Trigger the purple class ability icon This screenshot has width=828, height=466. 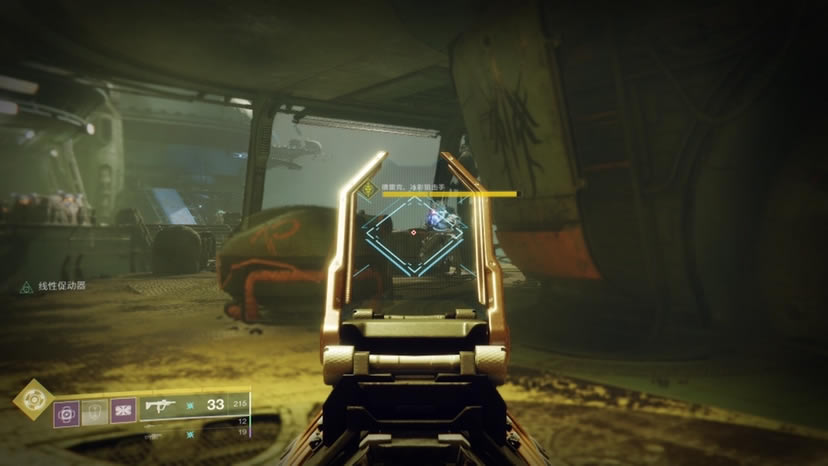pos(123,410)
